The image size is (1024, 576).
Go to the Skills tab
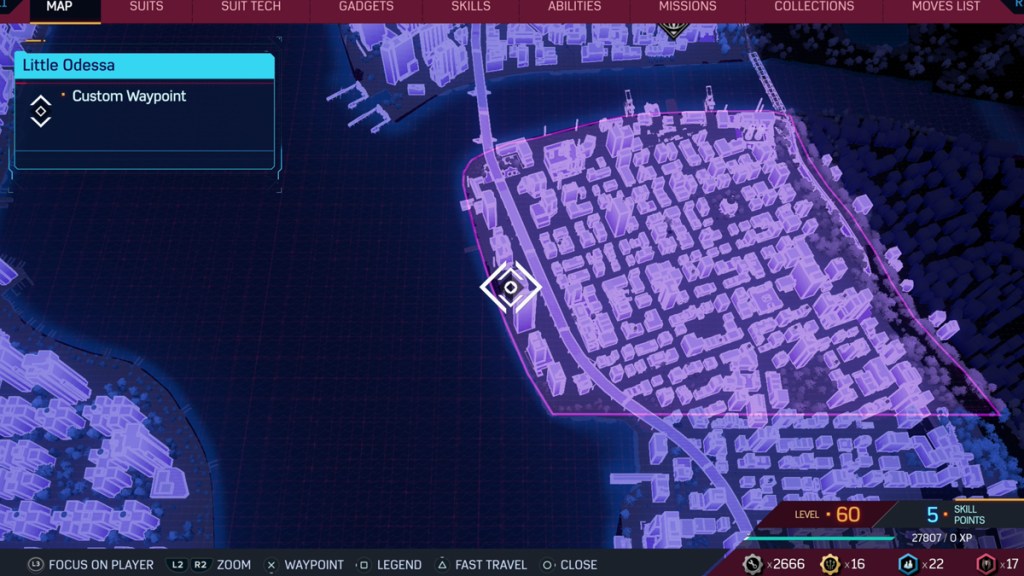pos(471,7)
